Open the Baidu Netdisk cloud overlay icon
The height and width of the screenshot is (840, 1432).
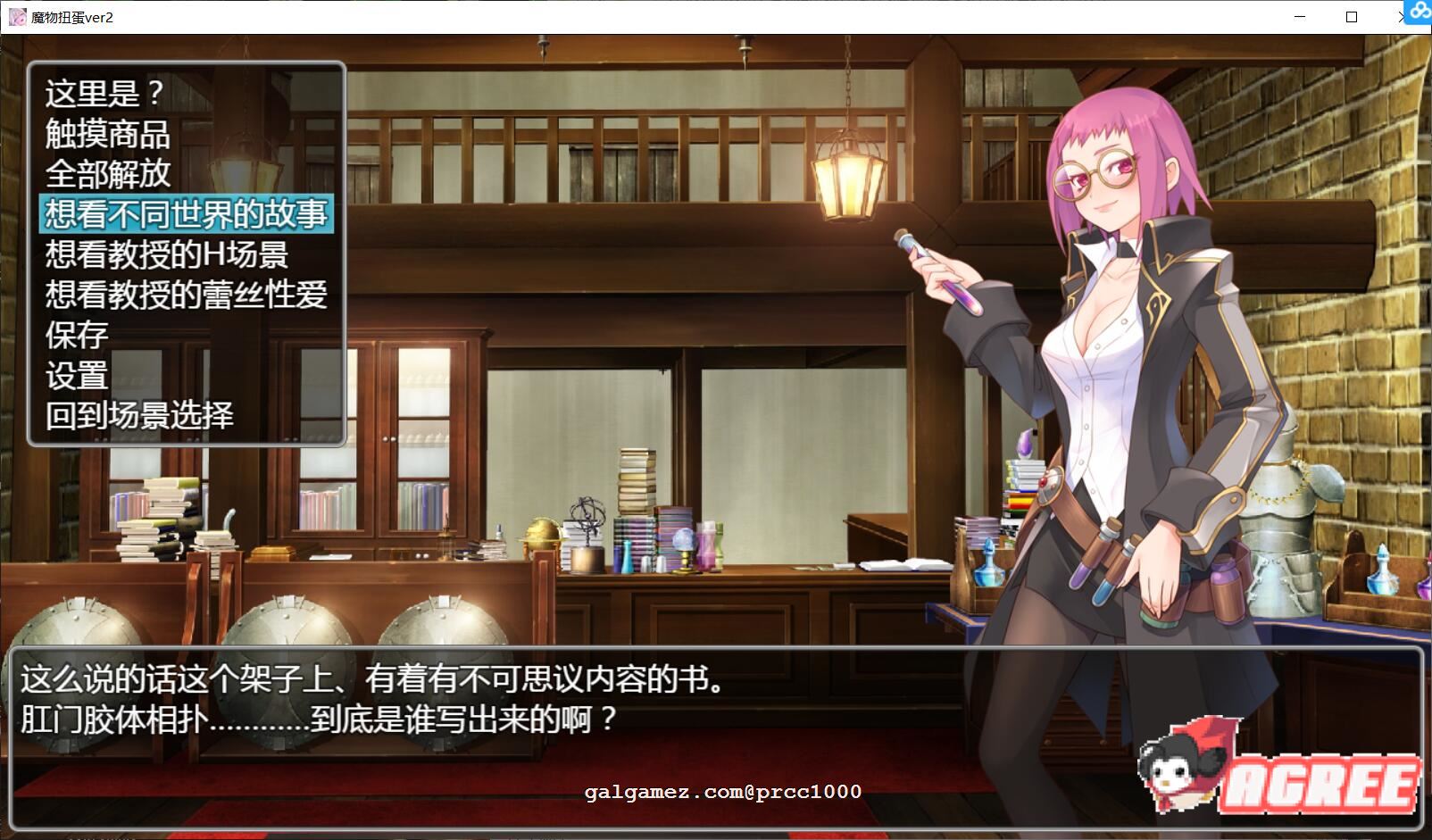[x=1420, y=12]
